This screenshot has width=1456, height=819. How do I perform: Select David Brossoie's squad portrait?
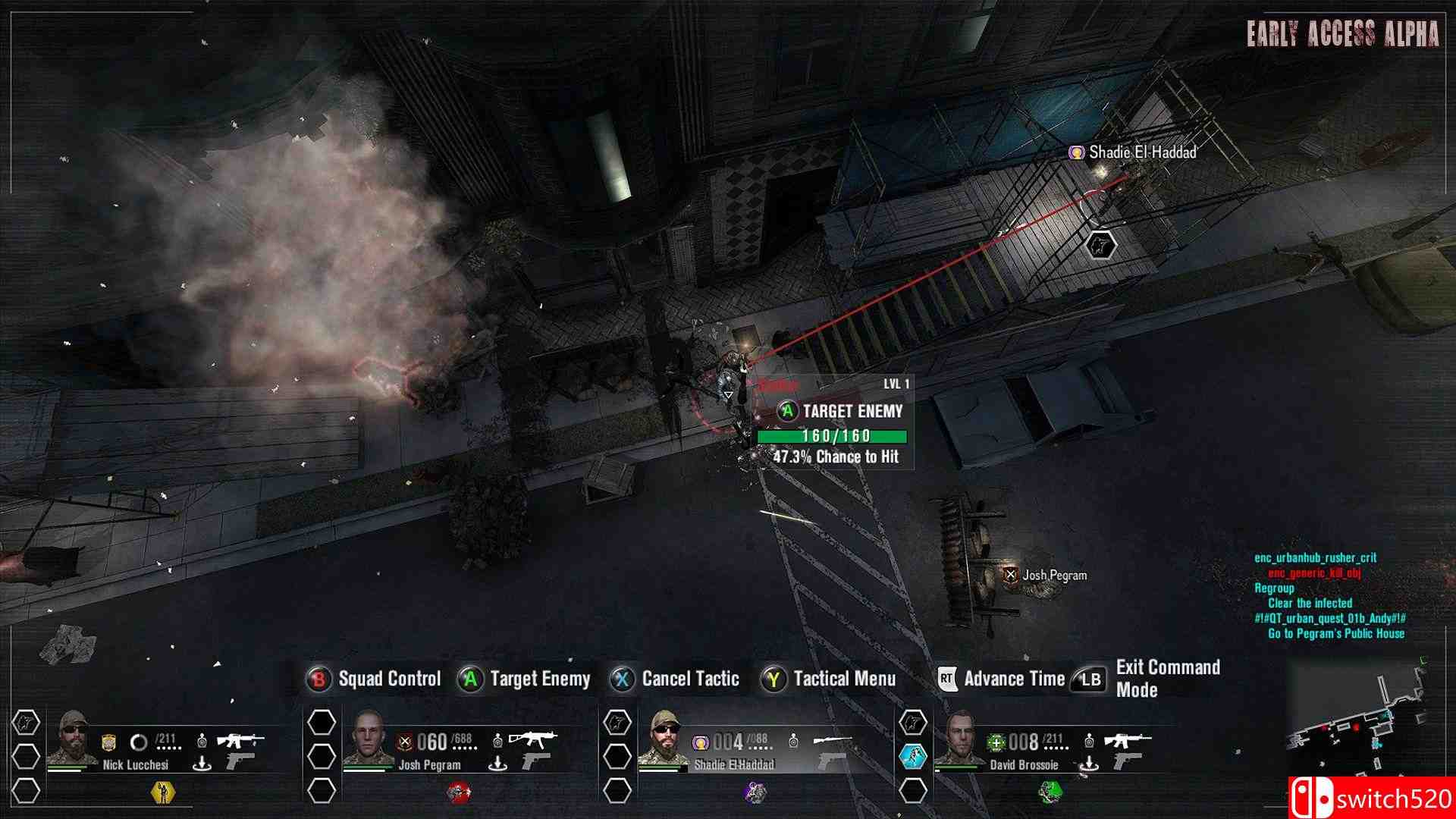[959, 738]
